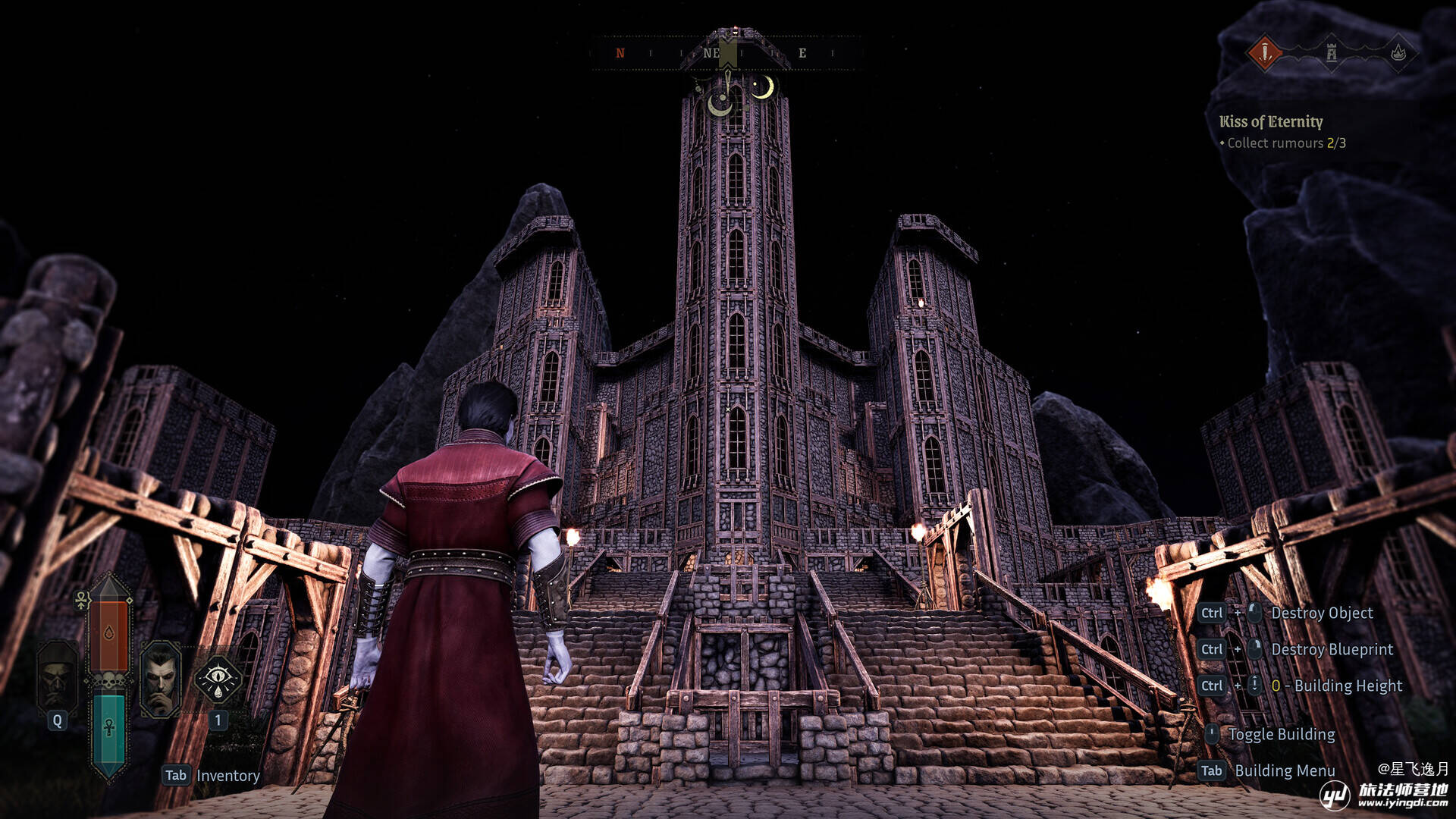The width and height of the screenshot is (1456, 819).
Task: Click the compass bar NE heading
Action: 711,53
